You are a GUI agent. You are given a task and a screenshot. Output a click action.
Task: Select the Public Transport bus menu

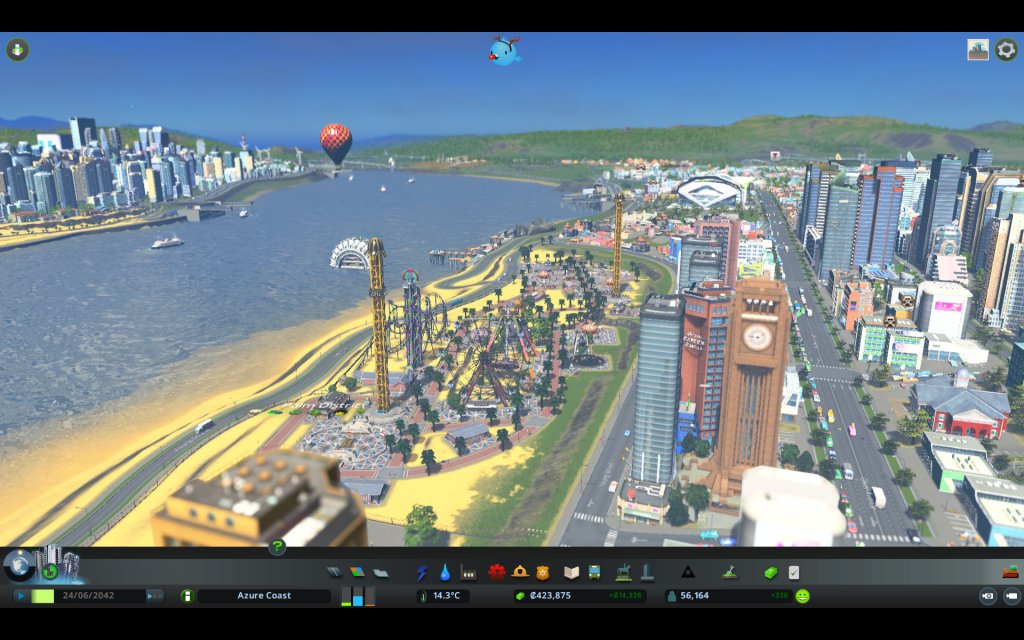click(x=594, y=573)
